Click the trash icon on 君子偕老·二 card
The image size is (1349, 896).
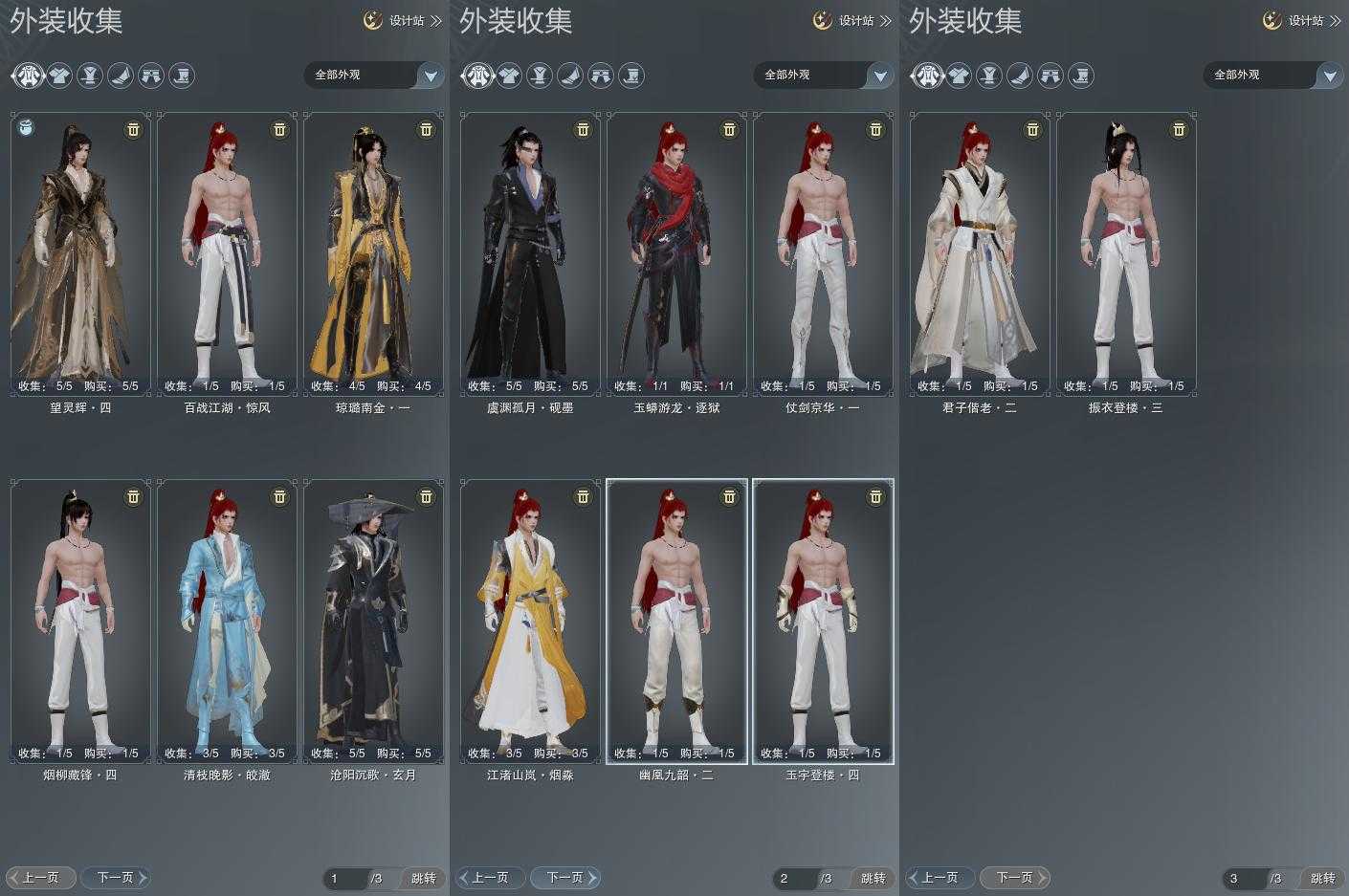click(1032, 129)
